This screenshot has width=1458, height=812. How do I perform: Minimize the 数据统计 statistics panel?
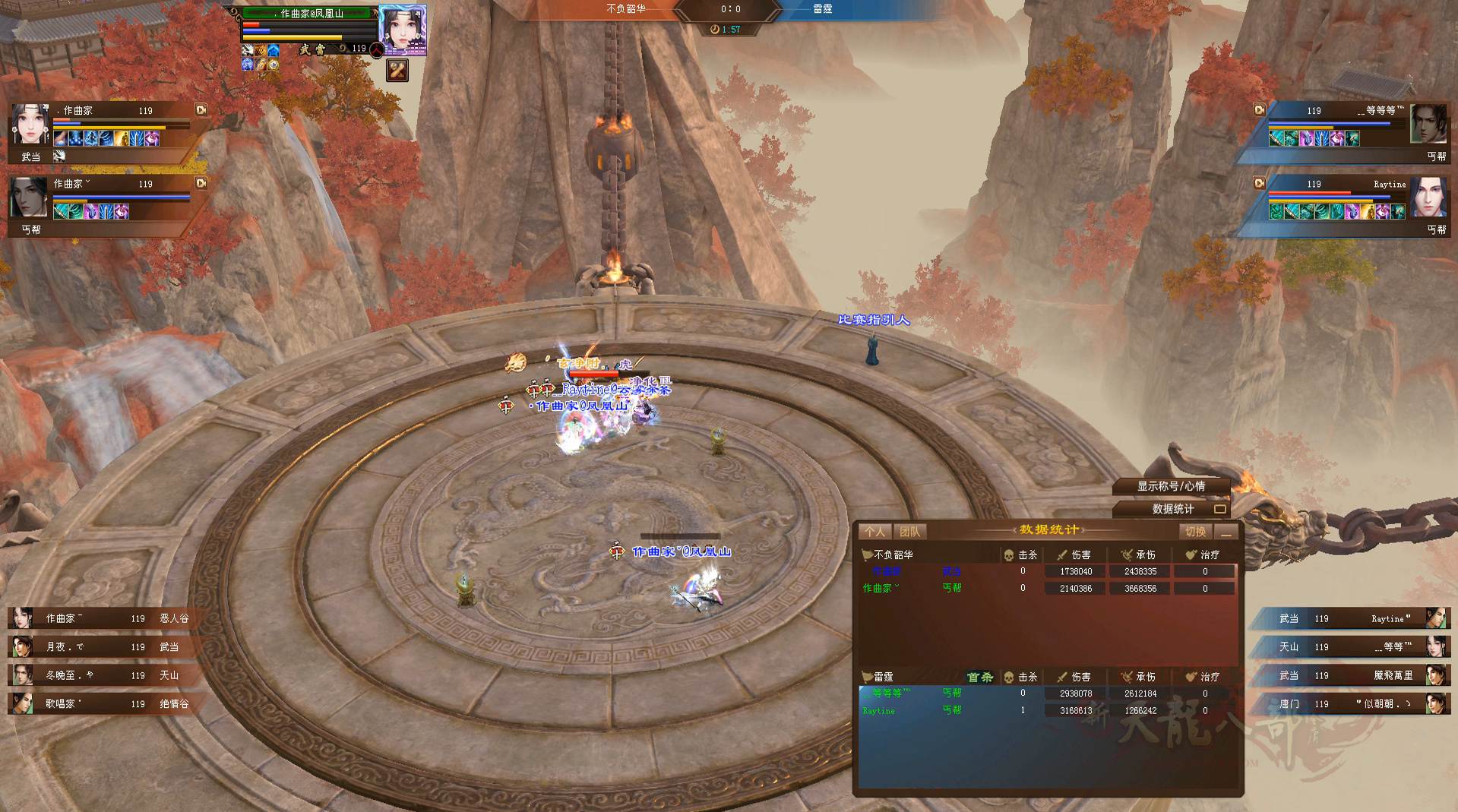[1226, 532]
